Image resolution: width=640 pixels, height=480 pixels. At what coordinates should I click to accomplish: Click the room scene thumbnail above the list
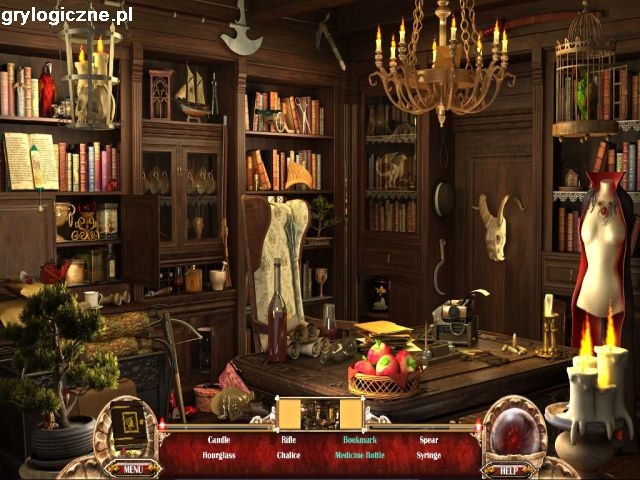(320, 413)
